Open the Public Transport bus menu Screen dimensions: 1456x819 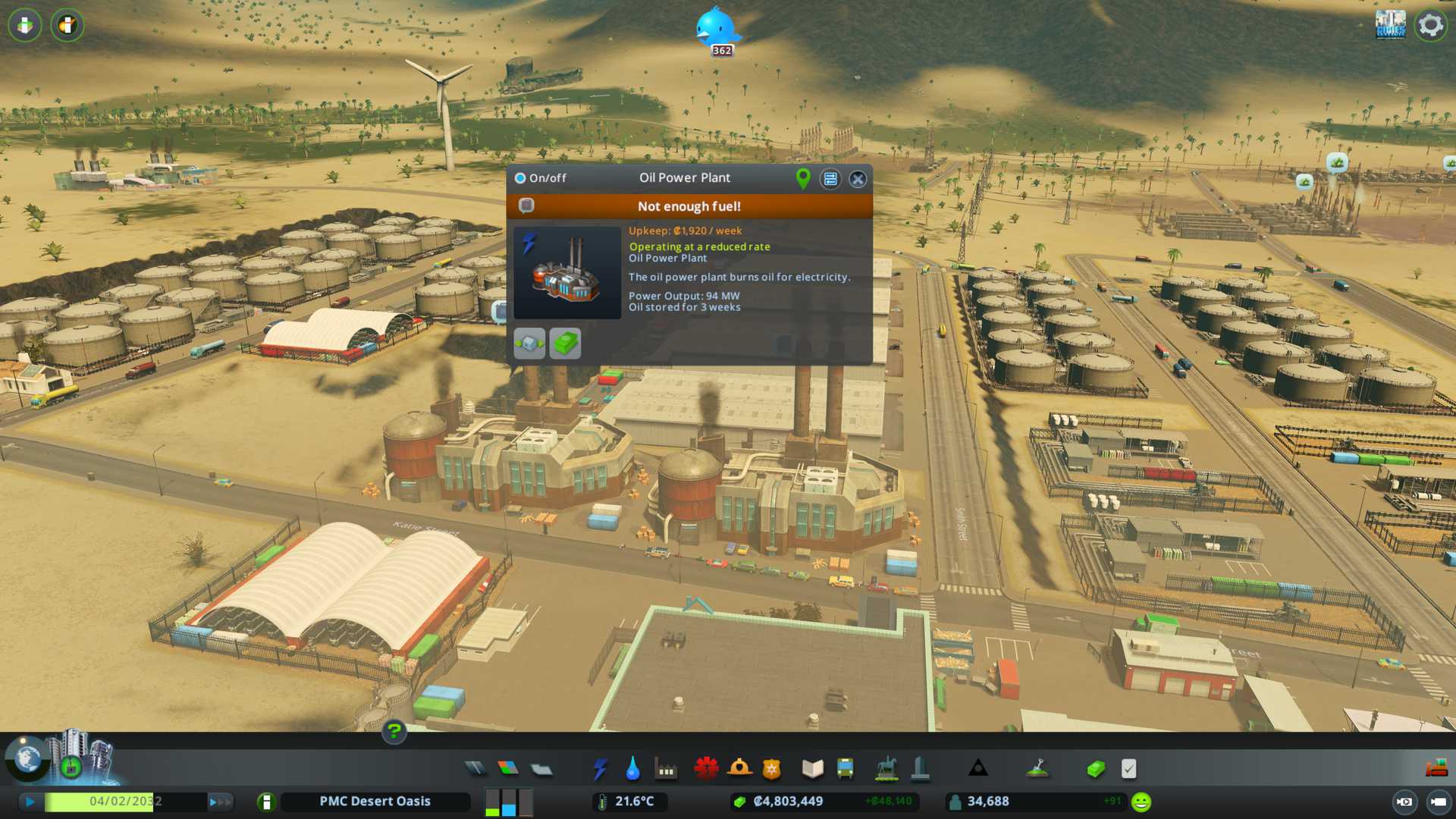pos(845,769)
